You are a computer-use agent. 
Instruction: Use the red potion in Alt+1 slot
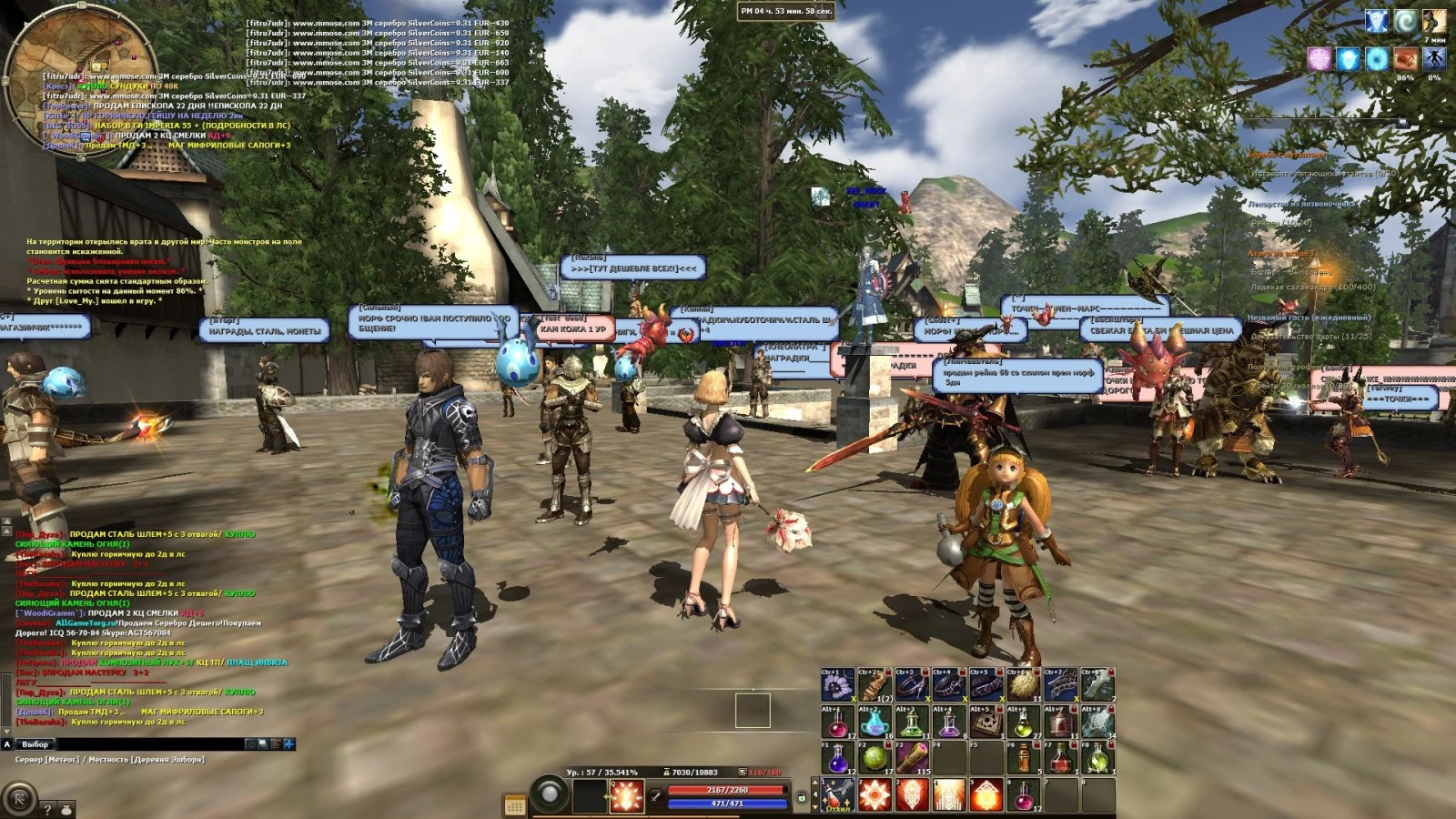[x=838, y=723]
